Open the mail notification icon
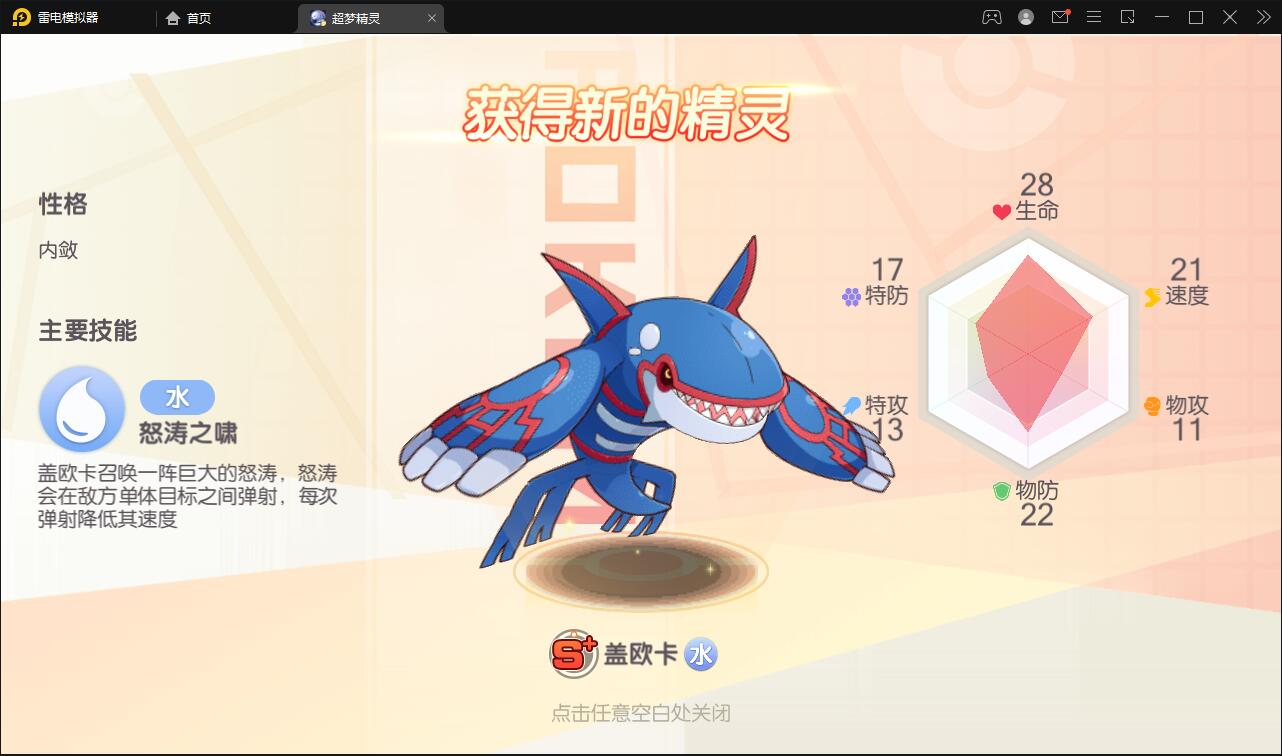The image size is (1282, 756). [1060, 17]
